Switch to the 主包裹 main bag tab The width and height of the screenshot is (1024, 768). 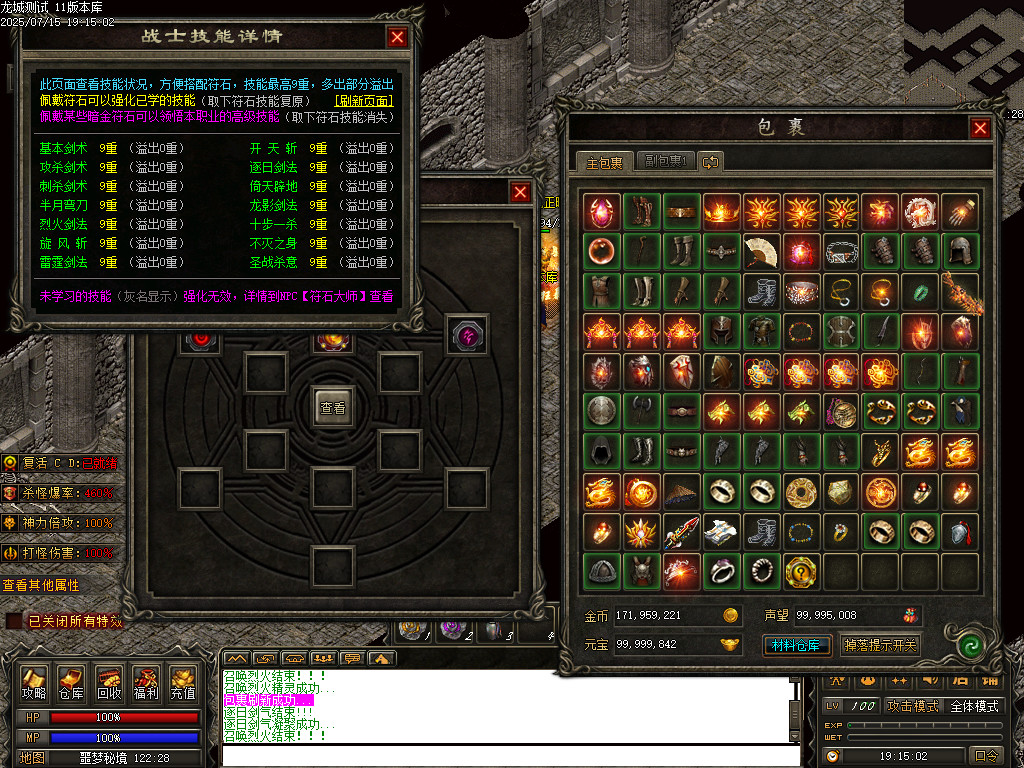point(604,162)
